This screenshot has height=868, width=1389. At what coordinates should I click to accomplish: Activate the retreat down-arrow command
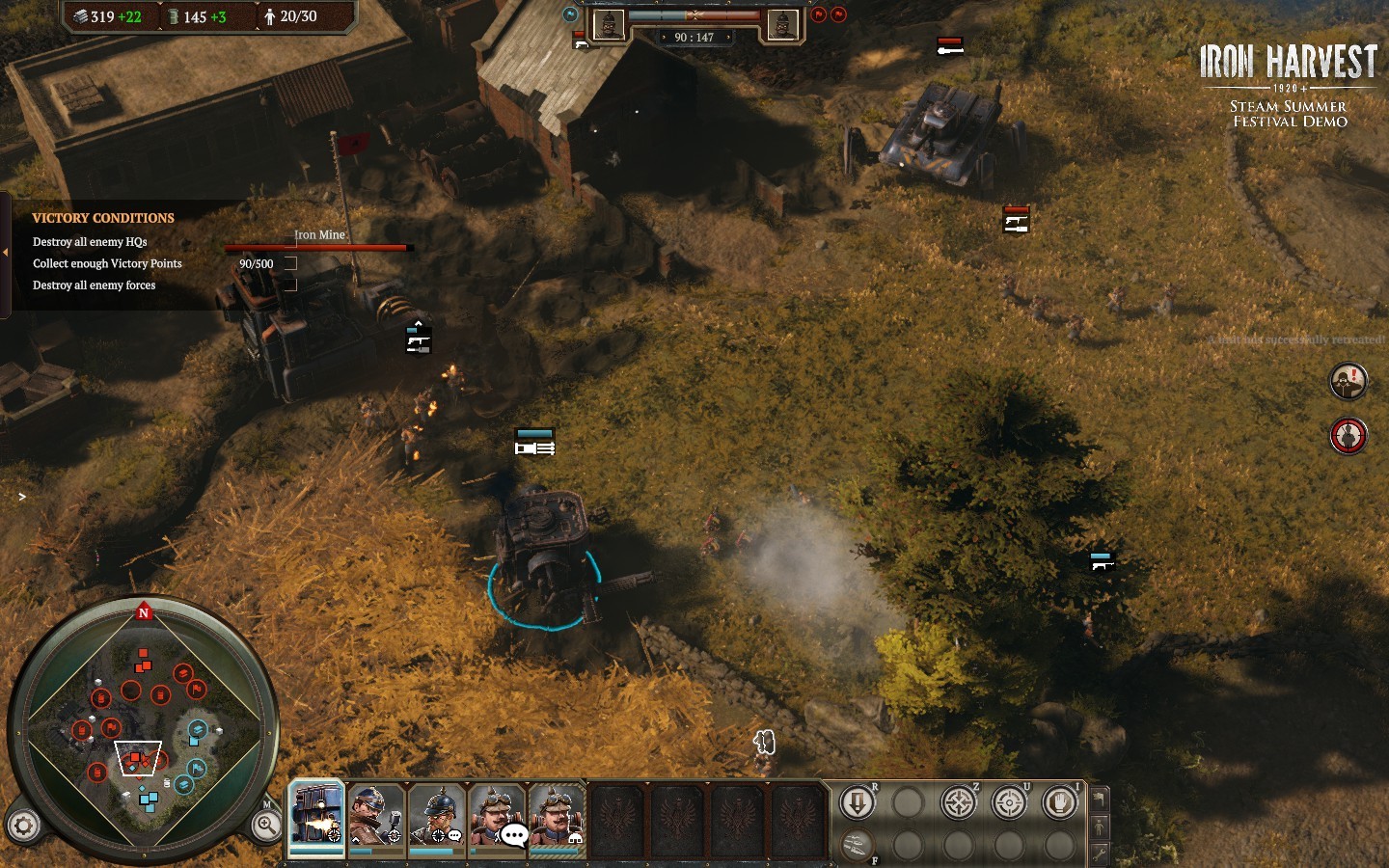[x=857, y=802]
